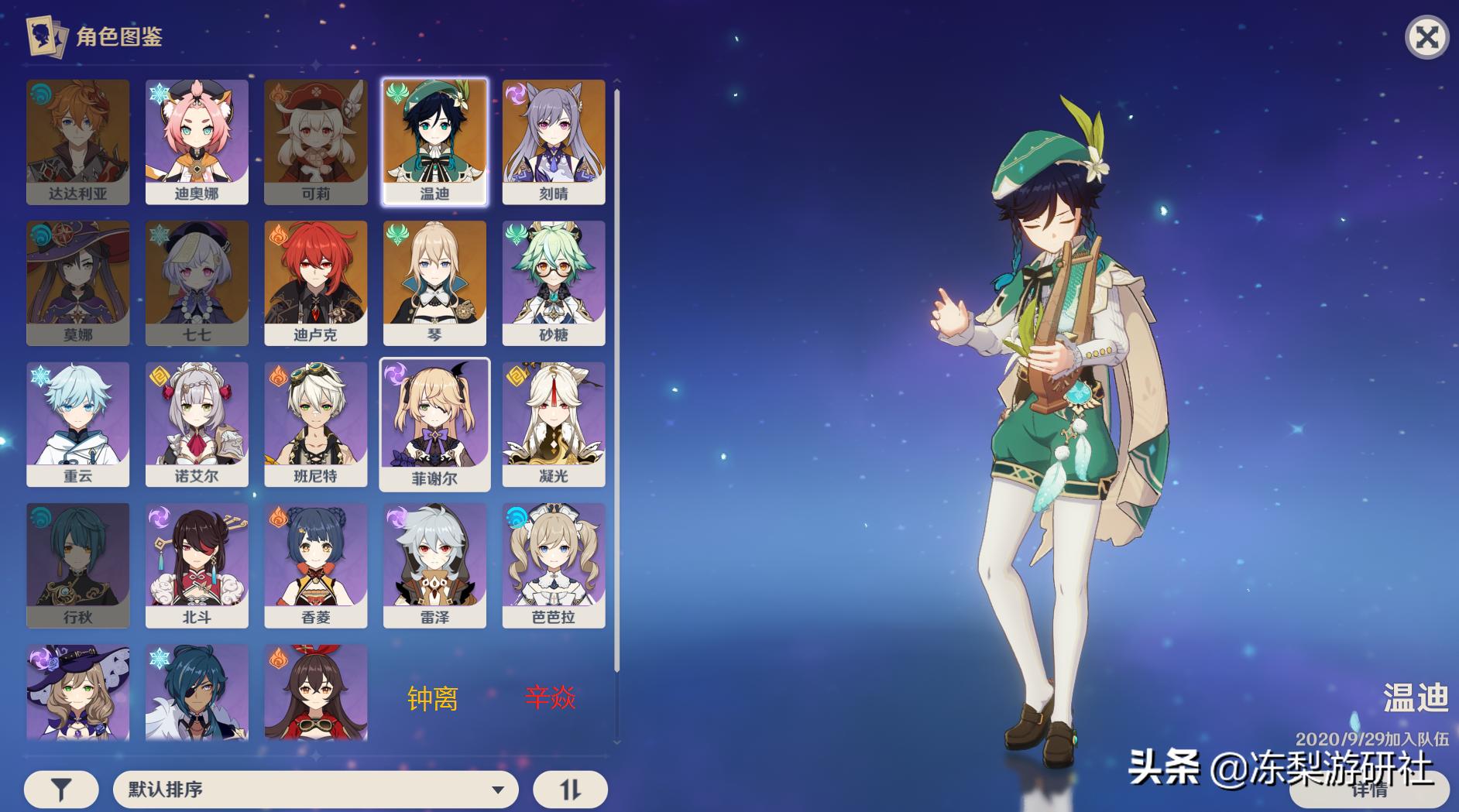This screenshot has width=1459, height=812.
Task: Open the character filter funnel button
Action: (61, 790)
